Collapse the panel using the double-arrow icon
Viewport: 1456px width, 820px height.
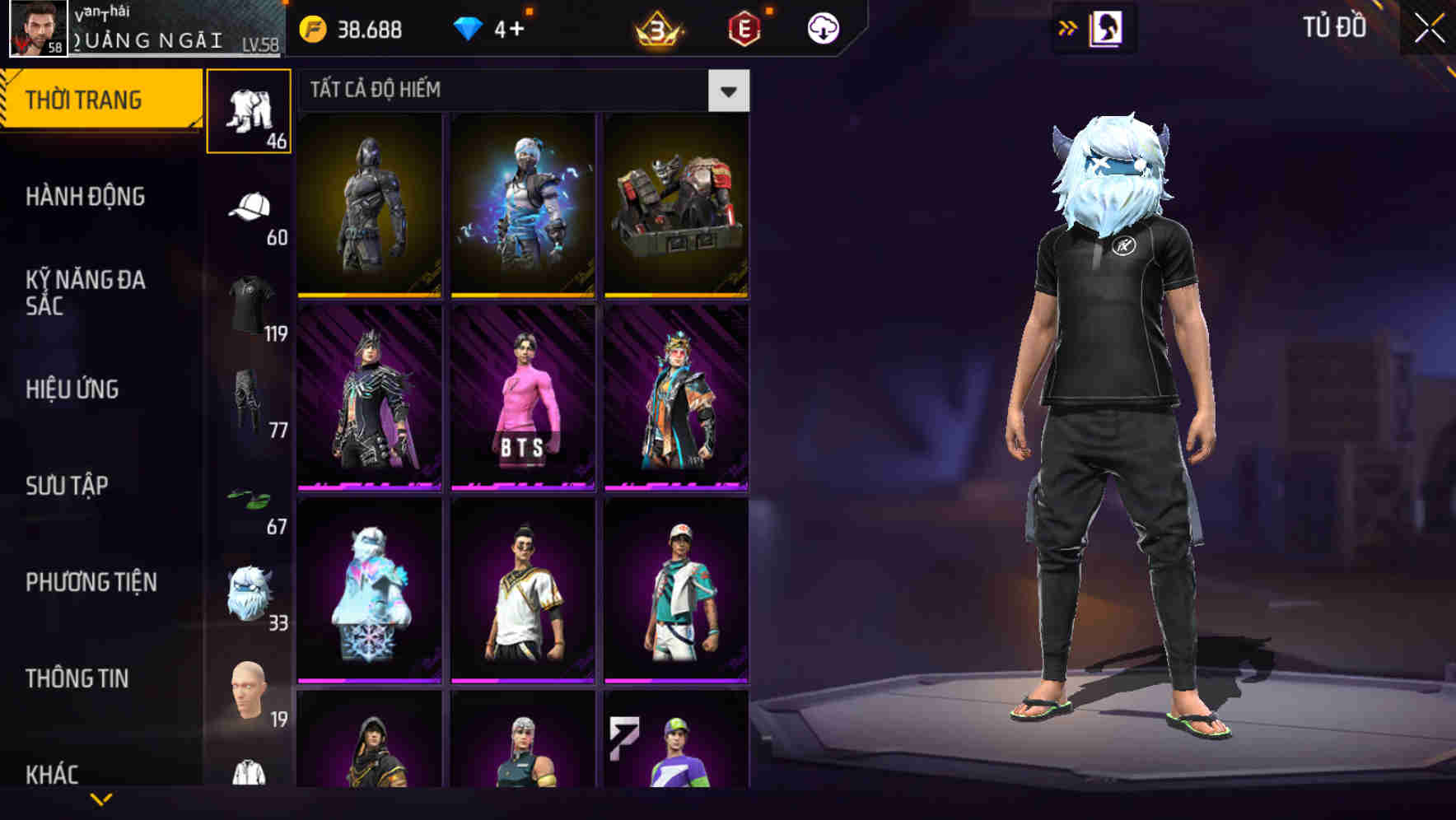pos(1067,27)
